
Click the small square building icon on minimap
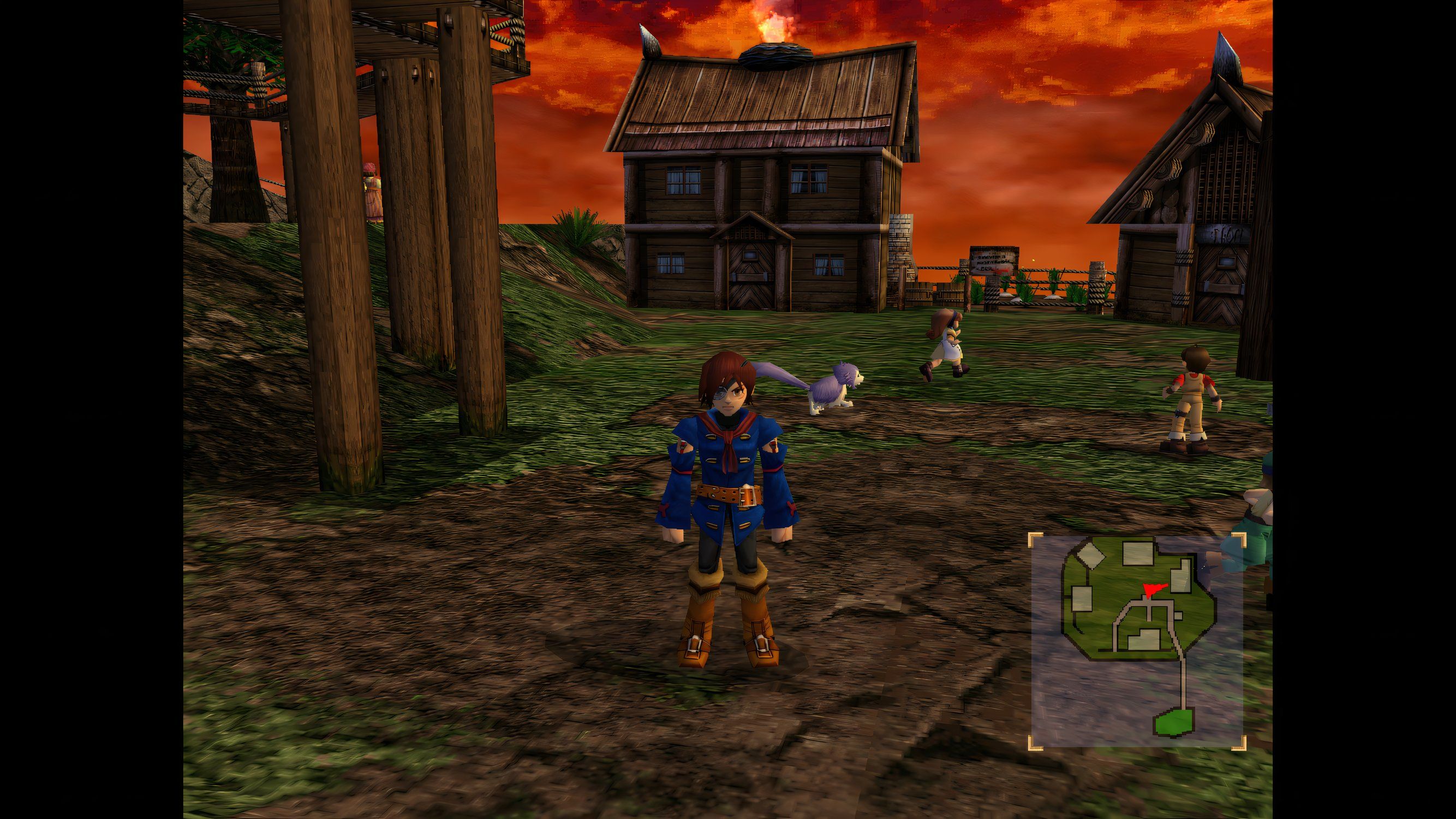(1178, 616)
